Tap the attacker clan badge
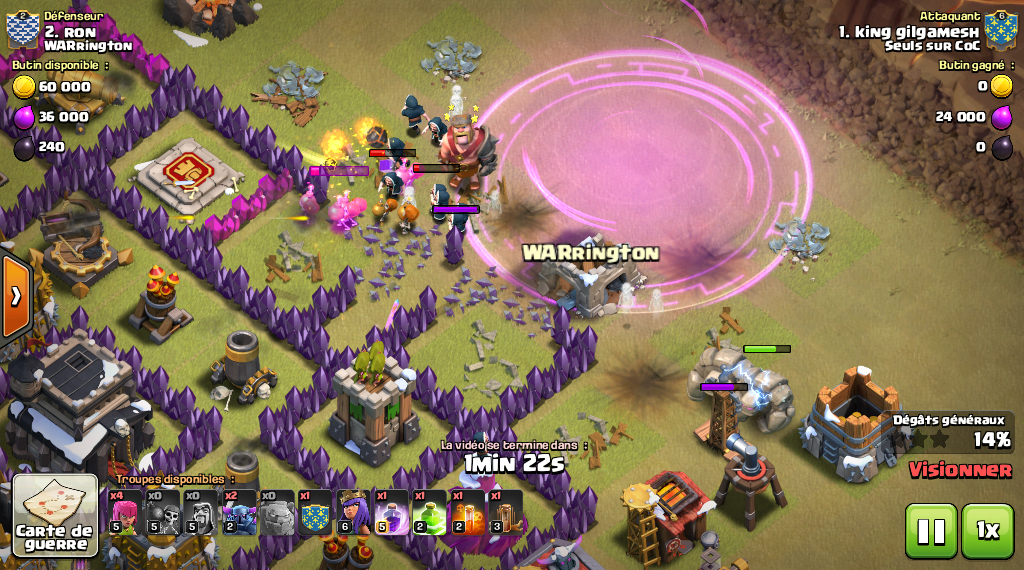The width and height of the screenshot is (1024, 570). point(1001,30)
